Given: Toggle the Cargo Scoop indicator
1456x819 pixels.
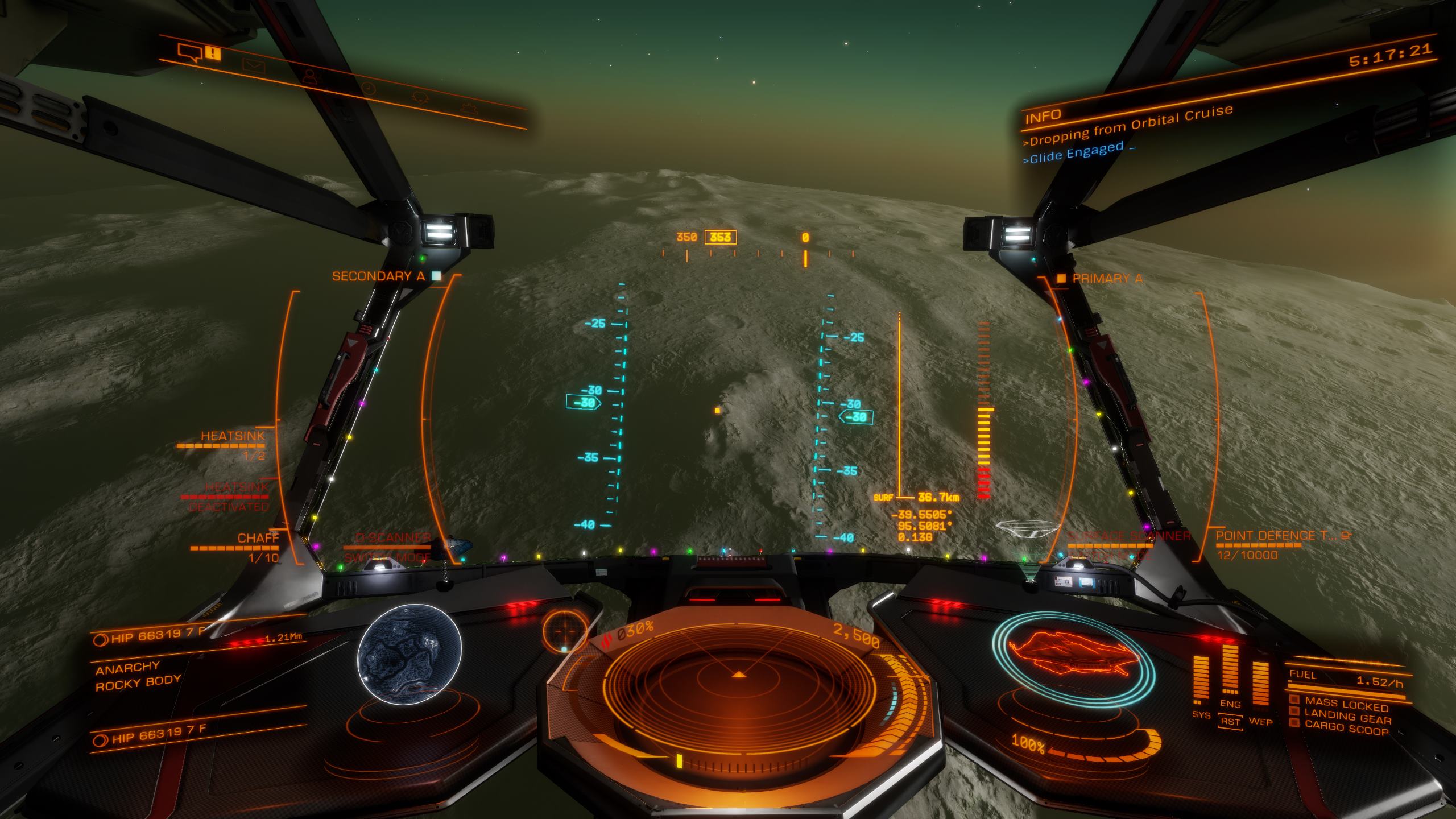Looking at the screenshot, I should point(1346,727).
